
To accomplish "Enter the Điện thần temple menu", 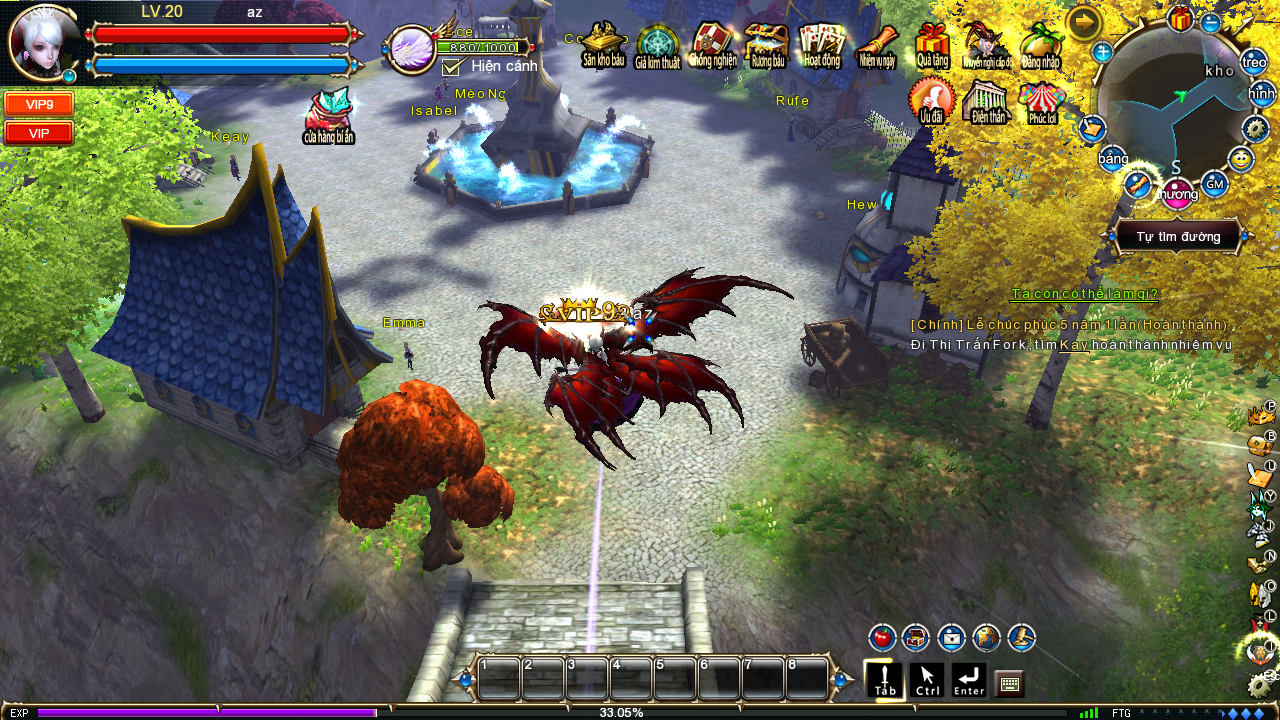I will click(x=986, y=101).
